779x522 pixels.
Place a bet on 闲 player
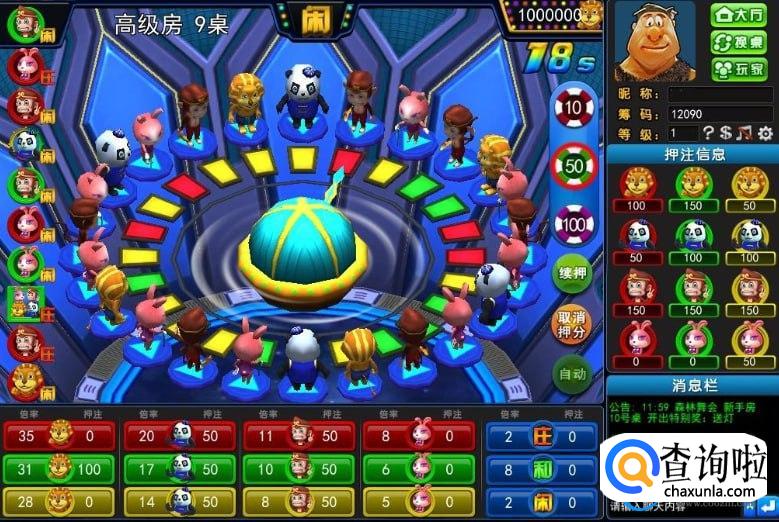(x=542, y=500)
